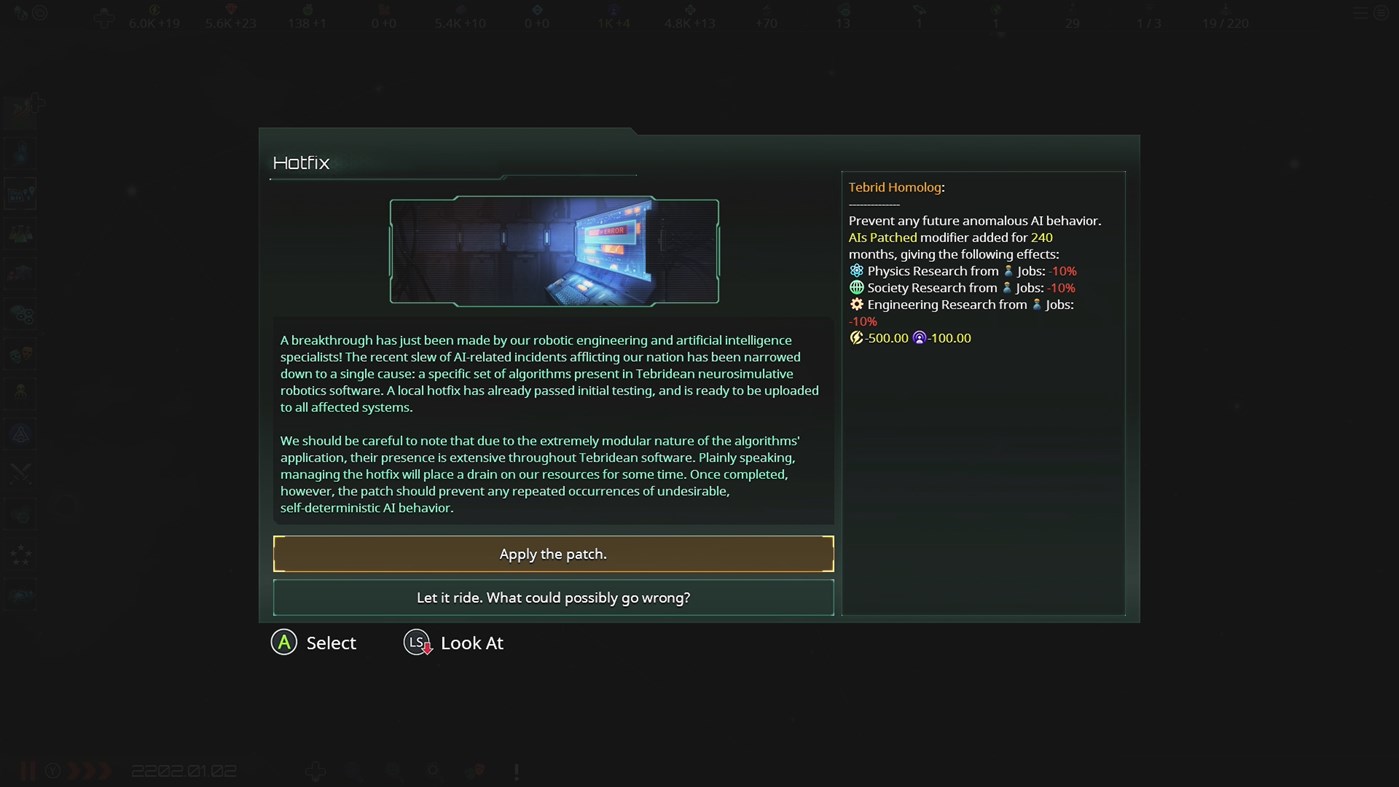
Task: Open the species menu skull icon in sidebar
Action: click(22, 353)
